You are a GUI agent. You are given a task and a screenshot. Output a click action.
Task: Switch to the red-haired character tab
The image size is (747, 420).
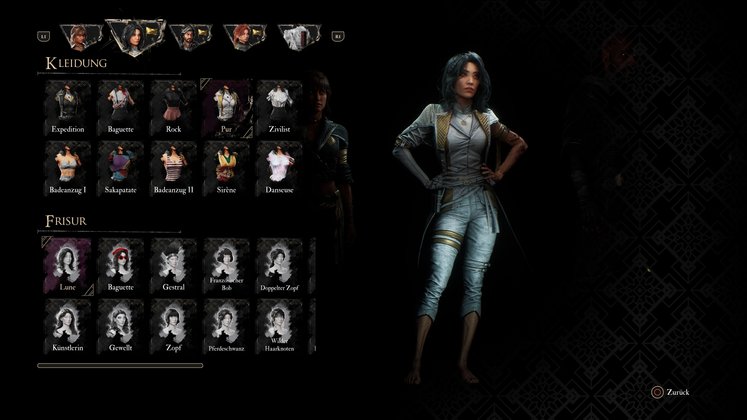click(243, 37)
